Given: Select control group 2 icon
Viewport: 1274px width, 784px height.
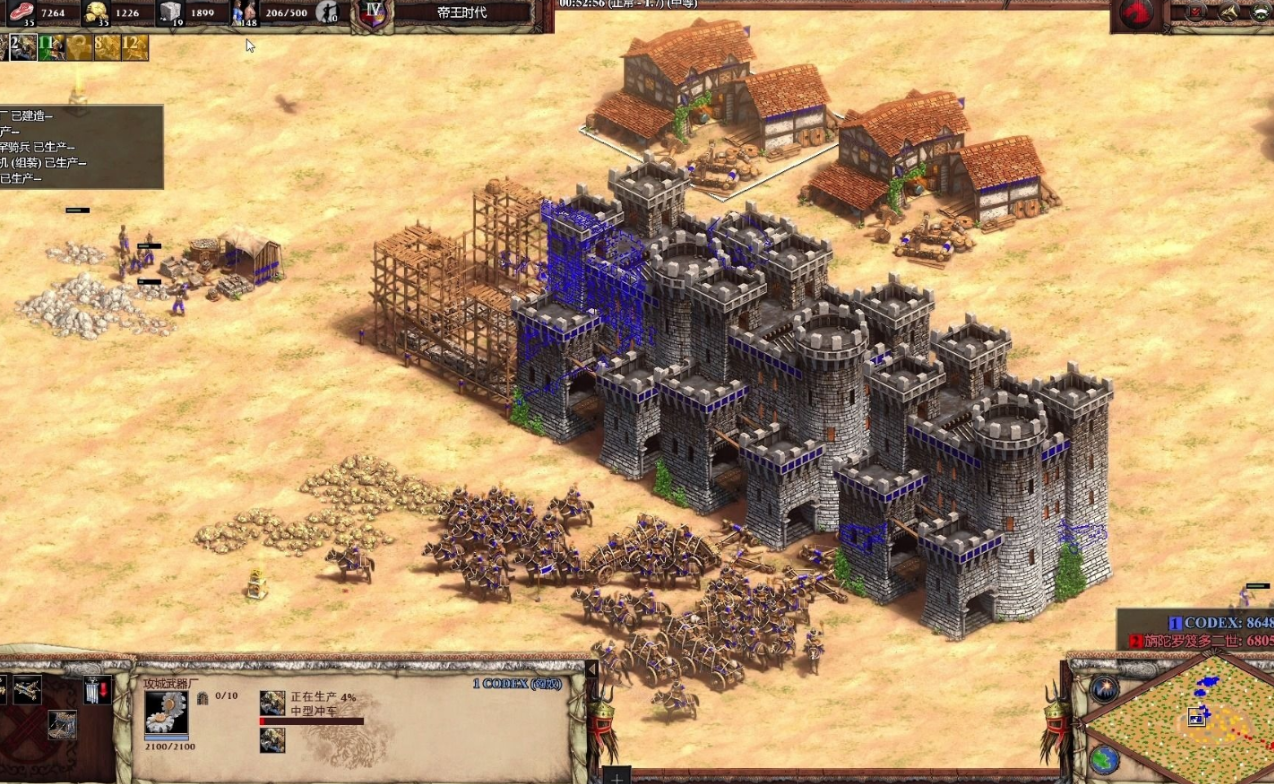Looking at the screenshot, I should pyautogui.click(x=22, y=47).
